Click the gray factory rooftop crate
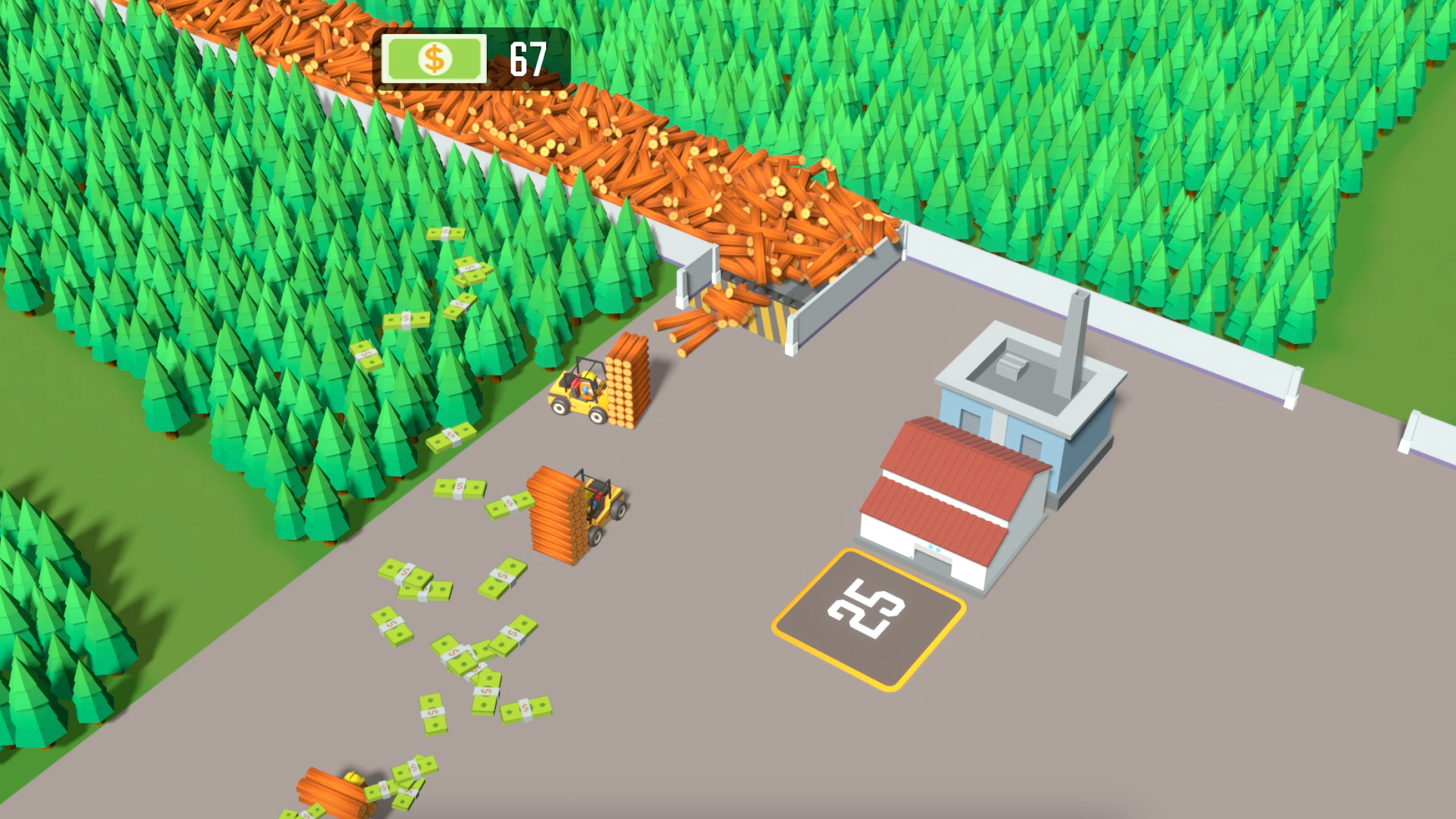 click(x=1012, y=366)
